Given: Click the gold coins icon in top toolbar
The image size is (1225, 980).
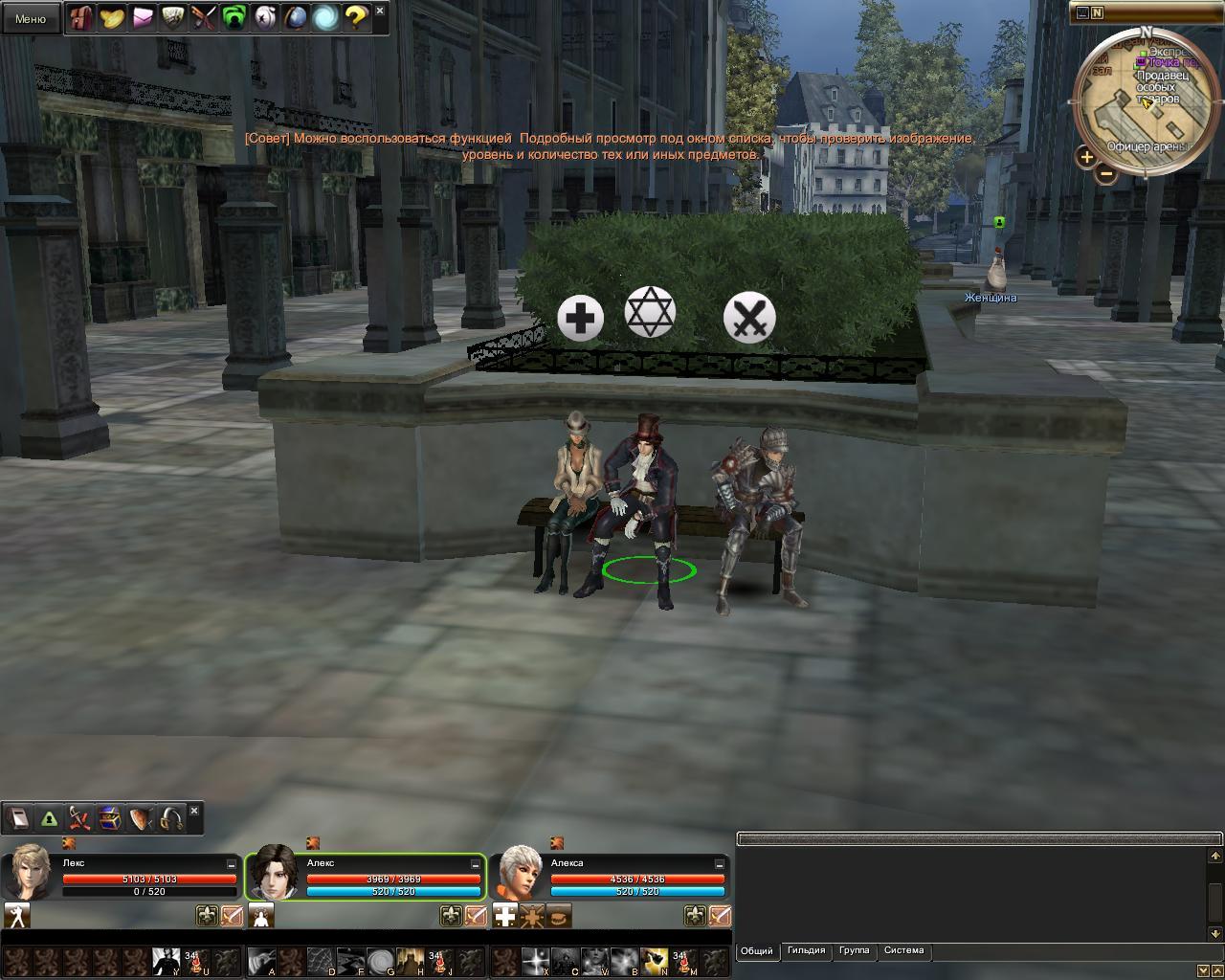Looking at the screenshot, I should (x=112, y=17).
